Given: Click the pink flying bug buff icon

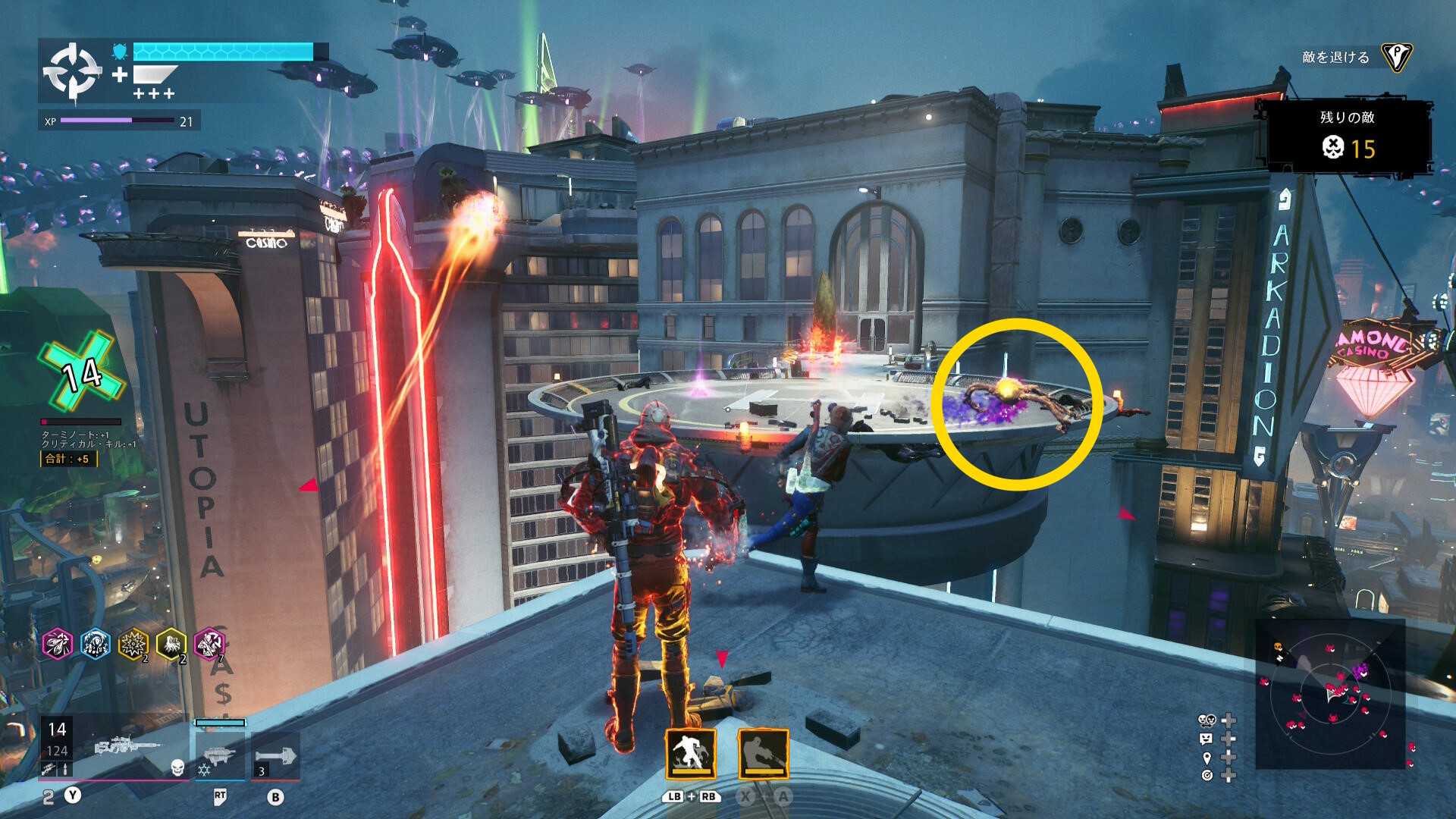Looking at the screenshot, I should 58,645.
